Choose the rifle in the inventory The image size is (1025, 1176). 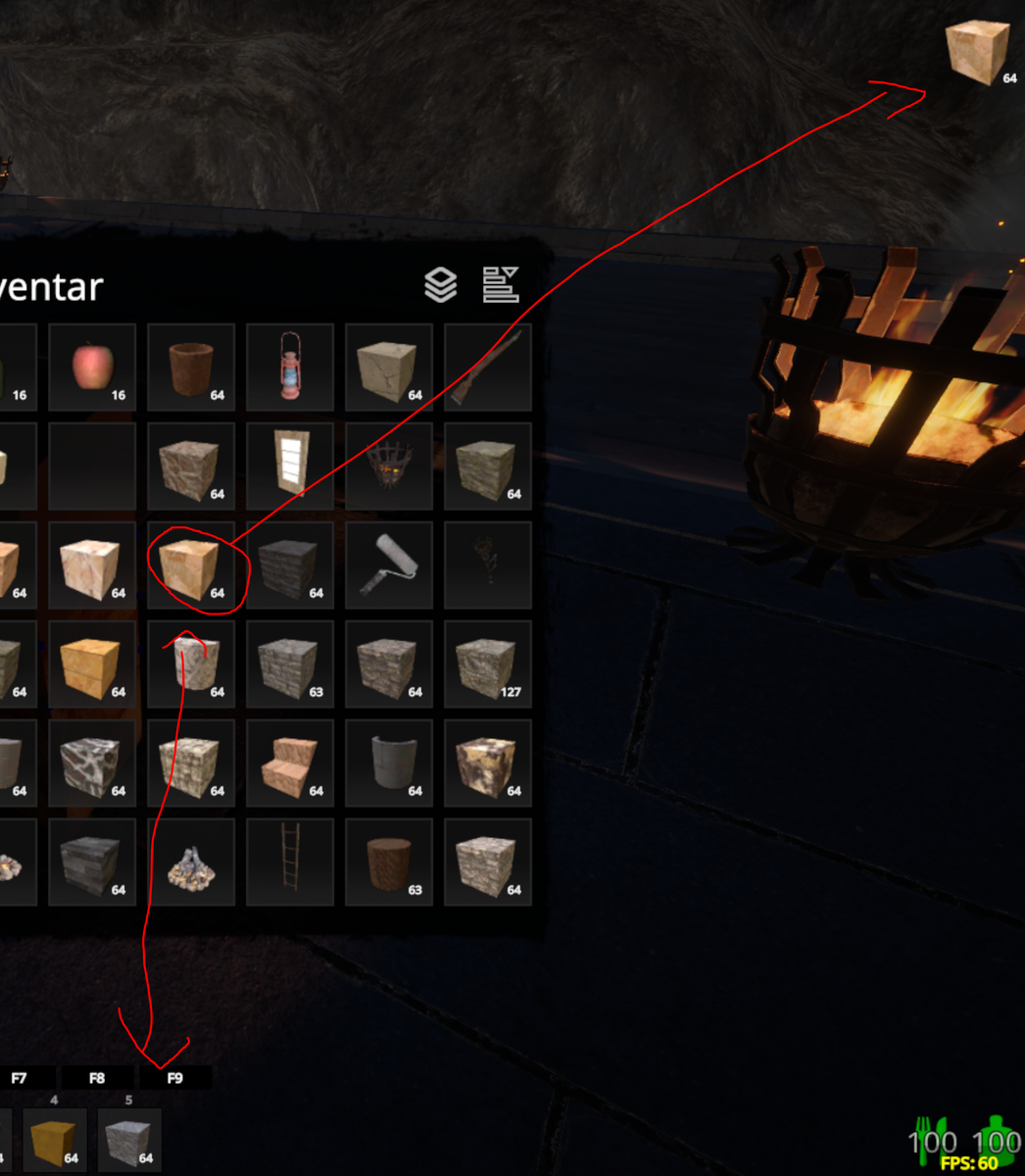point(488,367)
